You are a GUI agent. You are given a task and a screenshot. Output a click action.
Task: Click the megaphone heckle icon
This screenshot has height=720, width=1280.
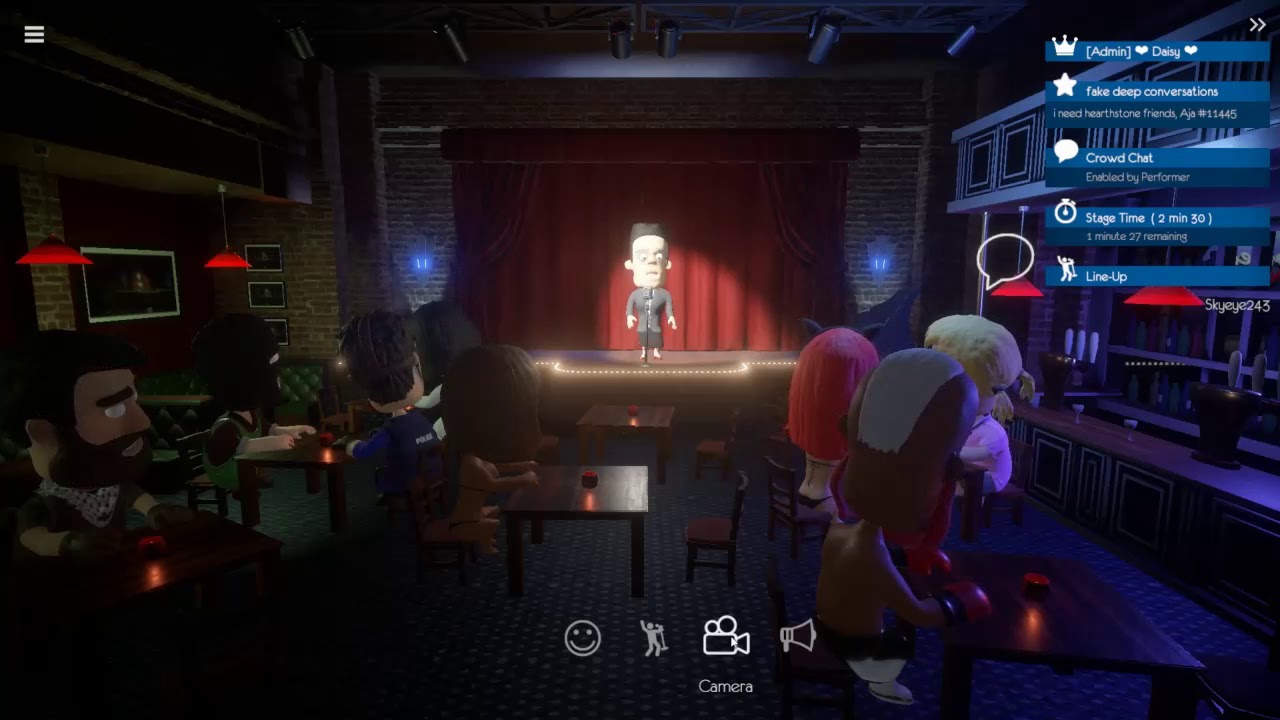pos(798,636)
